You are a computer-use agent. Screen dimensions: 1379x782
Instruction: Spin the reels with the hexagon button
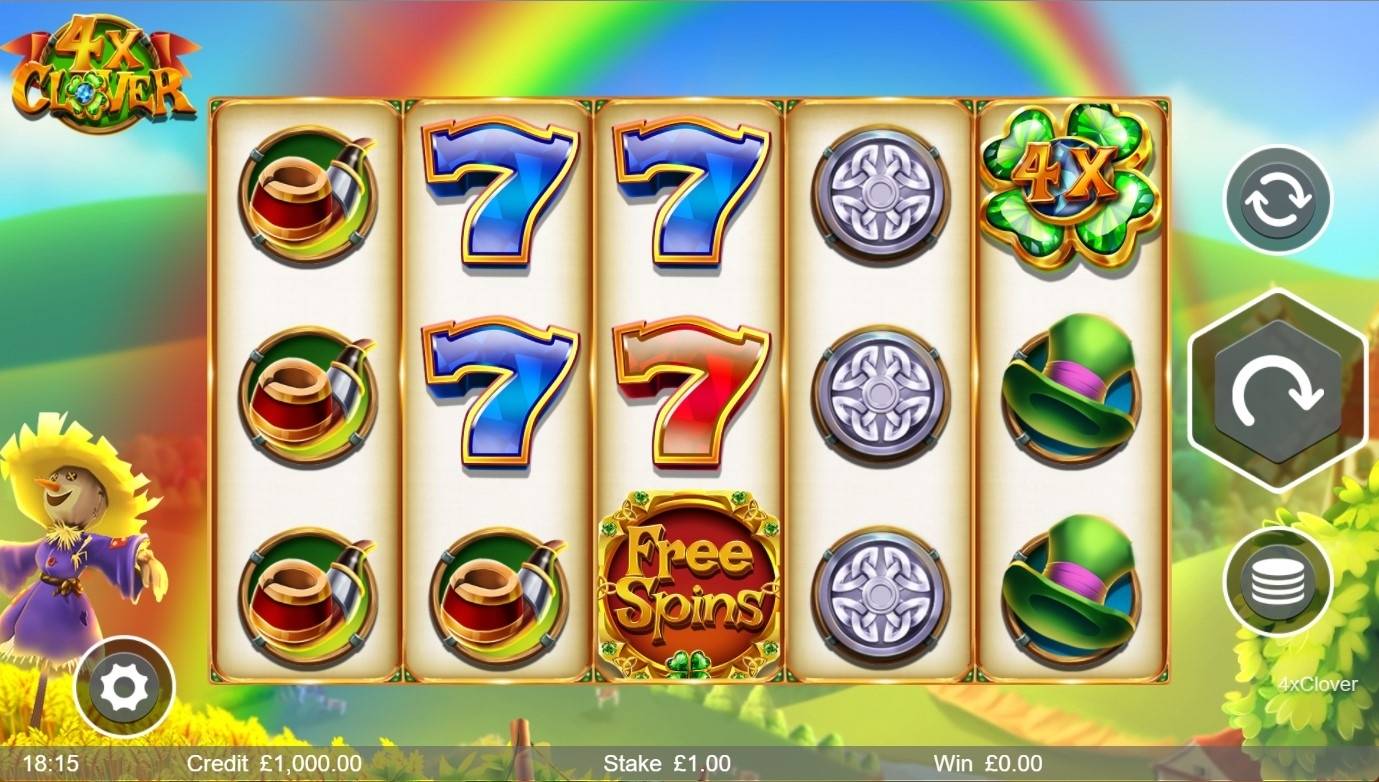coord(1277,391)
